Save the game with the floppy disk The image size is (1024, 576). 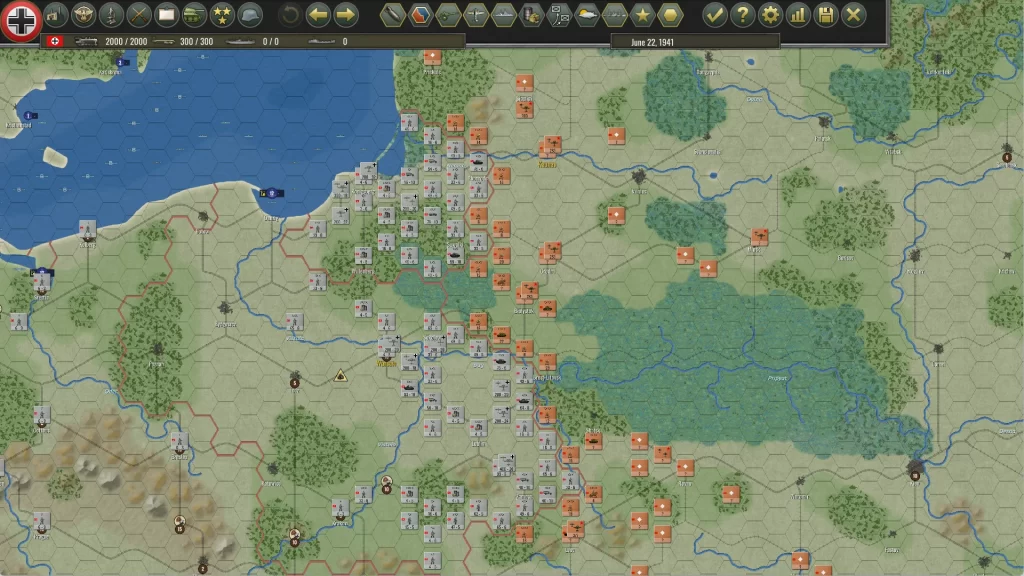tap(826, 15)
